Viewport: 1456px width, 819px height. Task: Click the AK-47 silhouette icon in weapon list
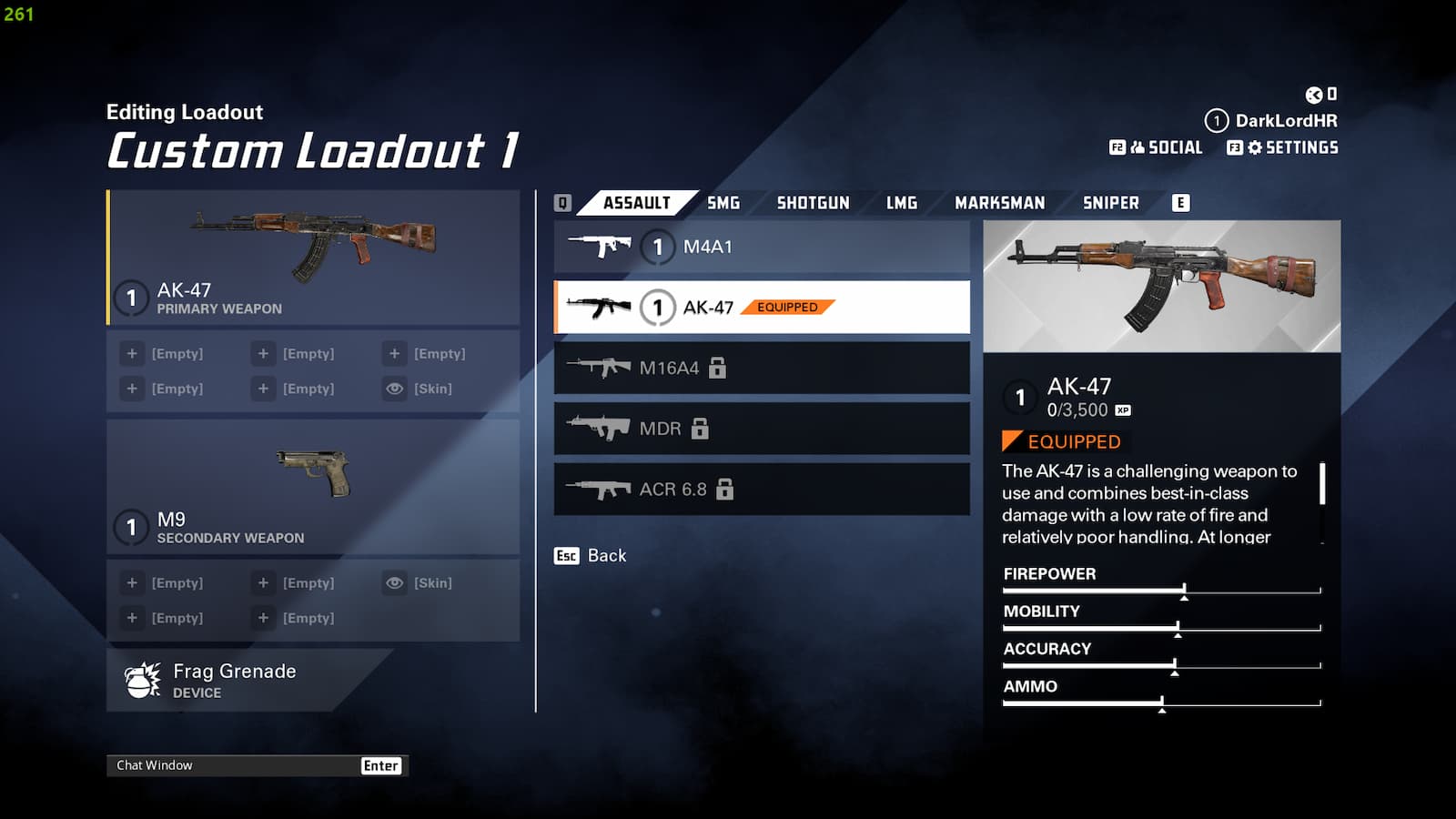[x=601, y=307]
